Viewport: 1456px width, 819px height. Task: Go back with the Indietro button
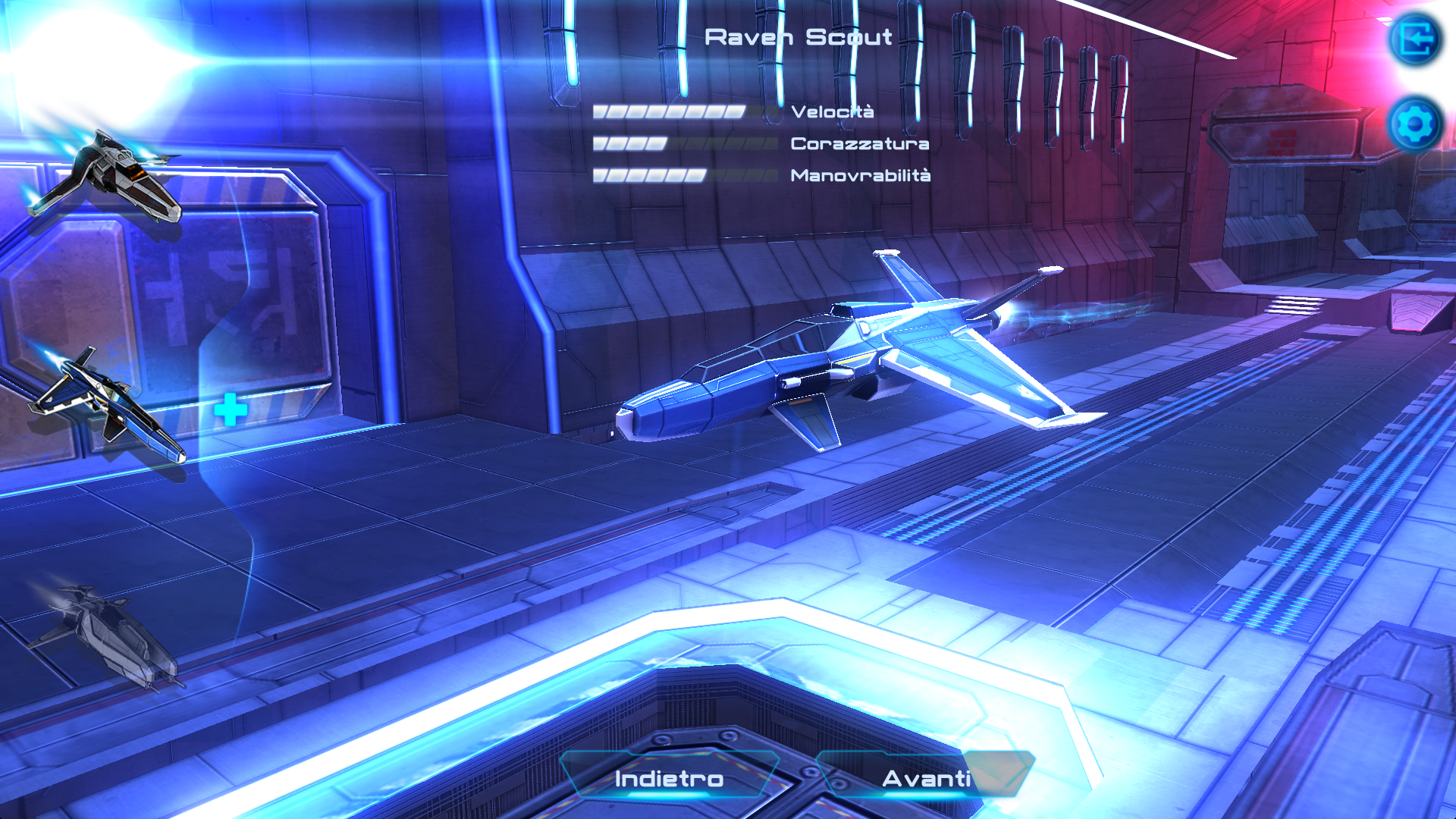tap(669, 778)
